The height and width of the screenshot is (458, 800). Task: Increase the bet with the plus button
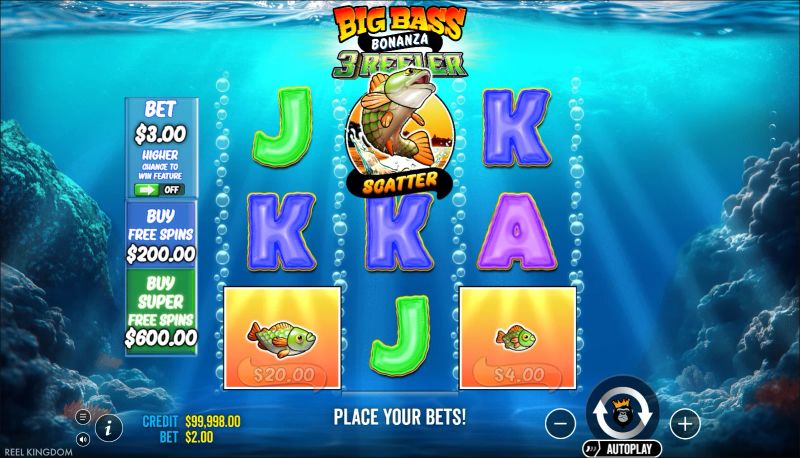[684, 424]
